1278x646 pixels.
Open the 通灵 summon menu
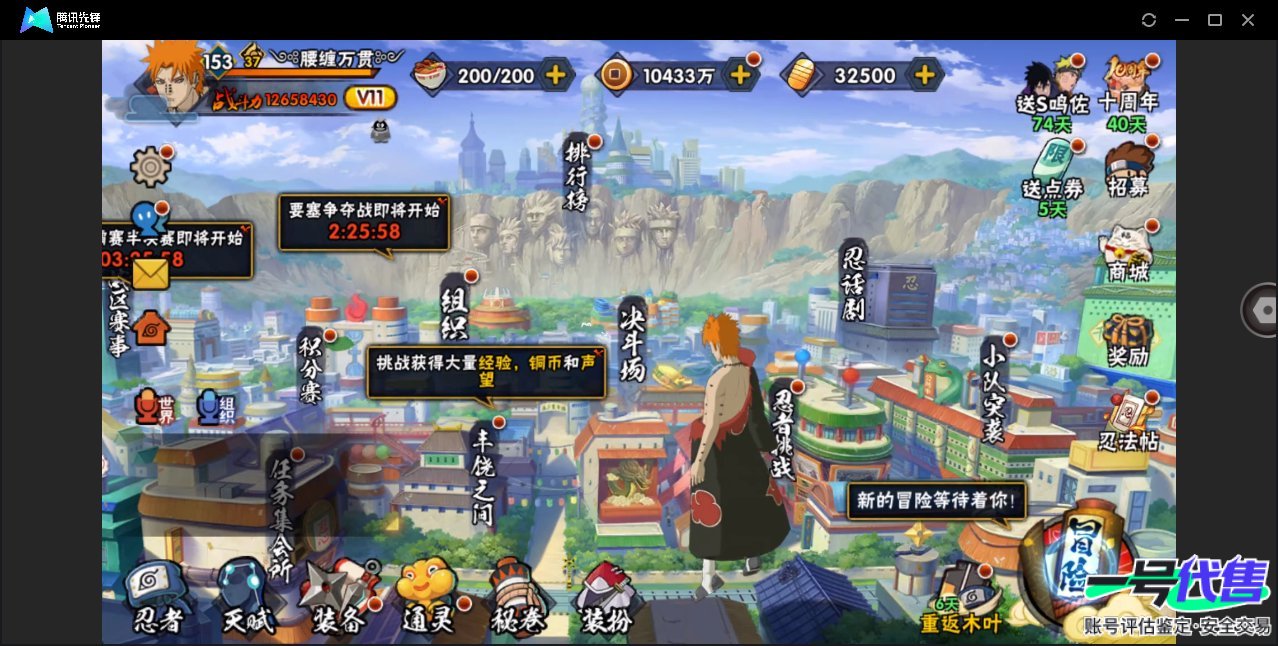[428, 600]
